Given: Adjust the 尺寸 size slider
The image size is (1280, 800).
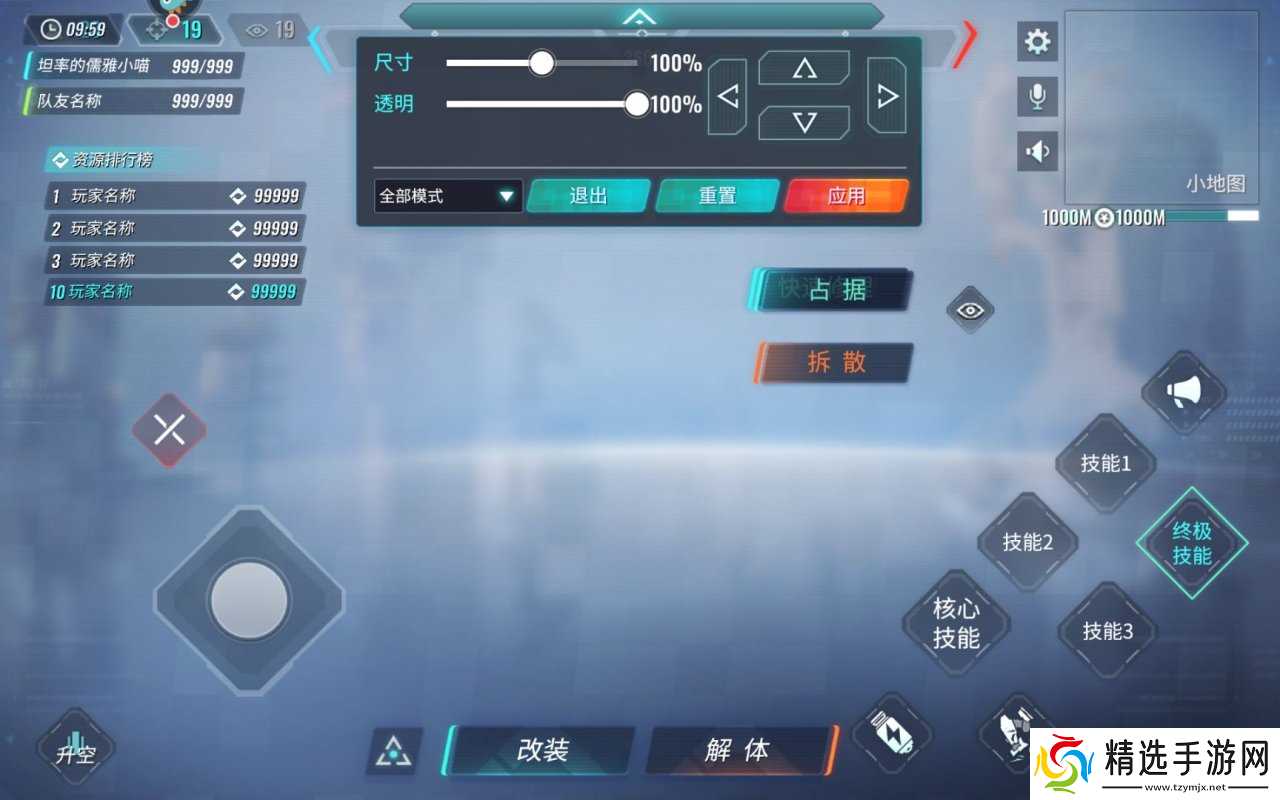Looking at the screenshot, I should coord(541,63).
